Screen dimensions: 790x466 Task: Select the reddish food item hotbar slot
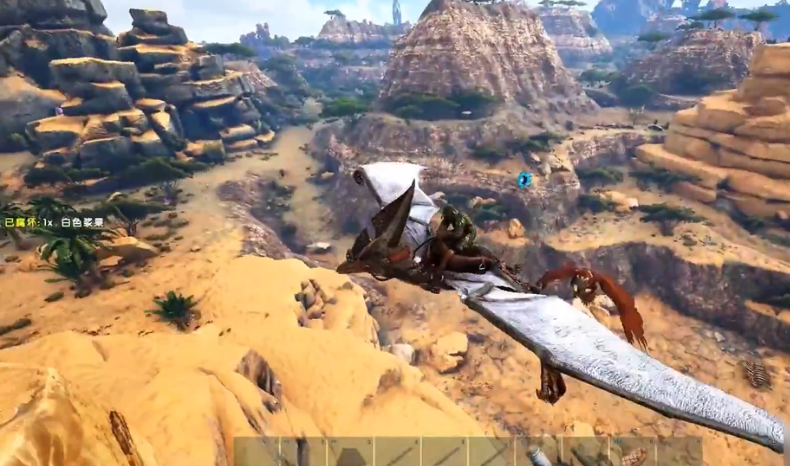632,456
